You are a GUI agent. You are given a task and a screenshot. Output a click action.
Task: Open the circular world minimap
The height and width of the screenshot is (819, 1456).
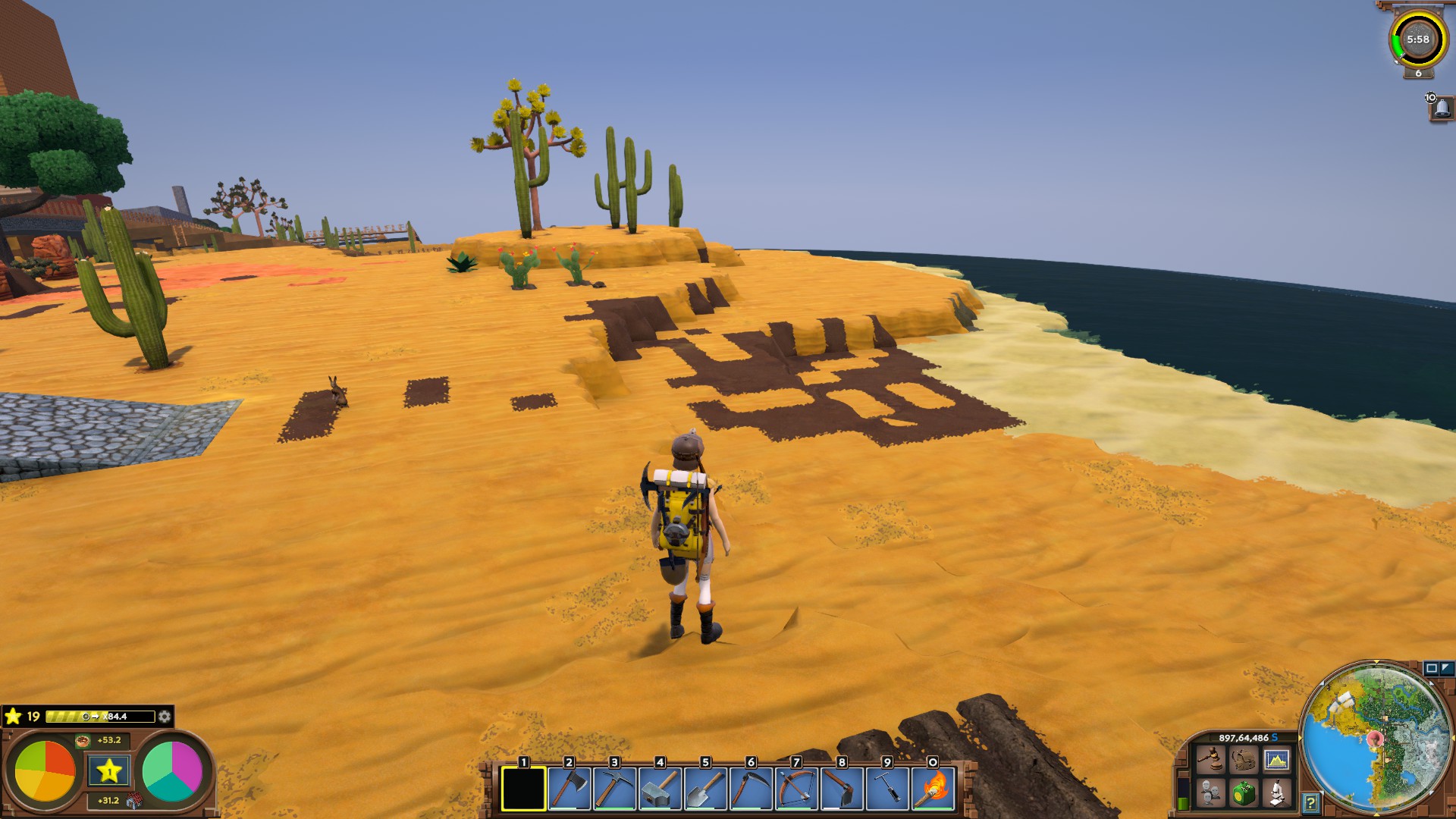[x=1376, y=739]
